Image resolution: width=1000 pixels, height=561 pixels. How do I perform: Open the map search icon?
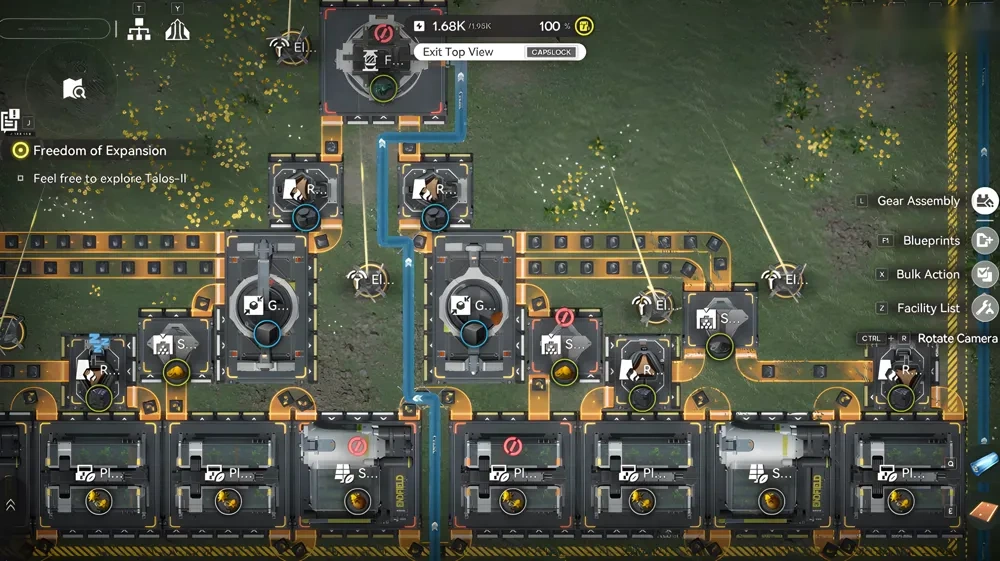74,90
